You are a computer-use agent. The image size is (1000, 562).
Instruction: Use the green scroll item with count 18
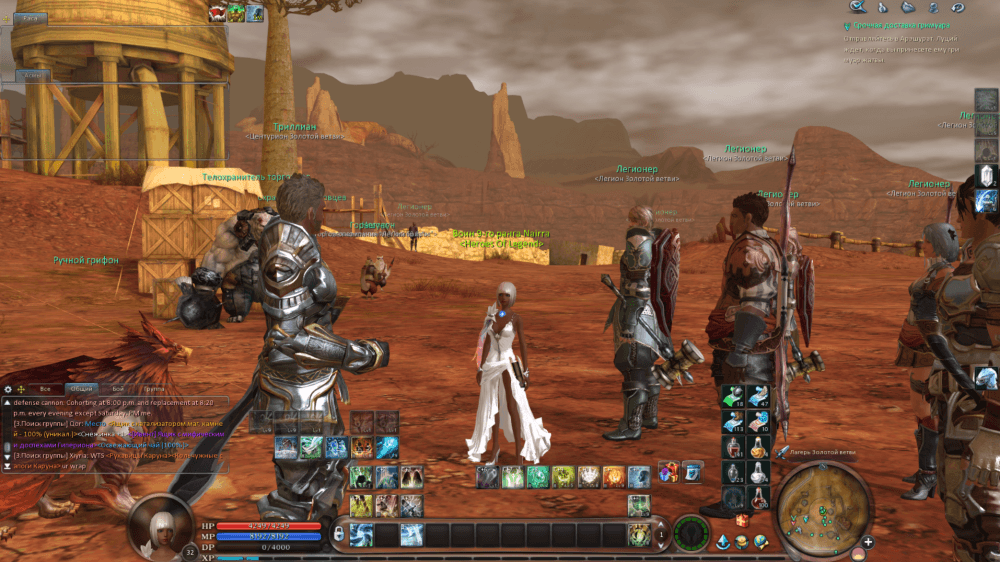(733, 396)
